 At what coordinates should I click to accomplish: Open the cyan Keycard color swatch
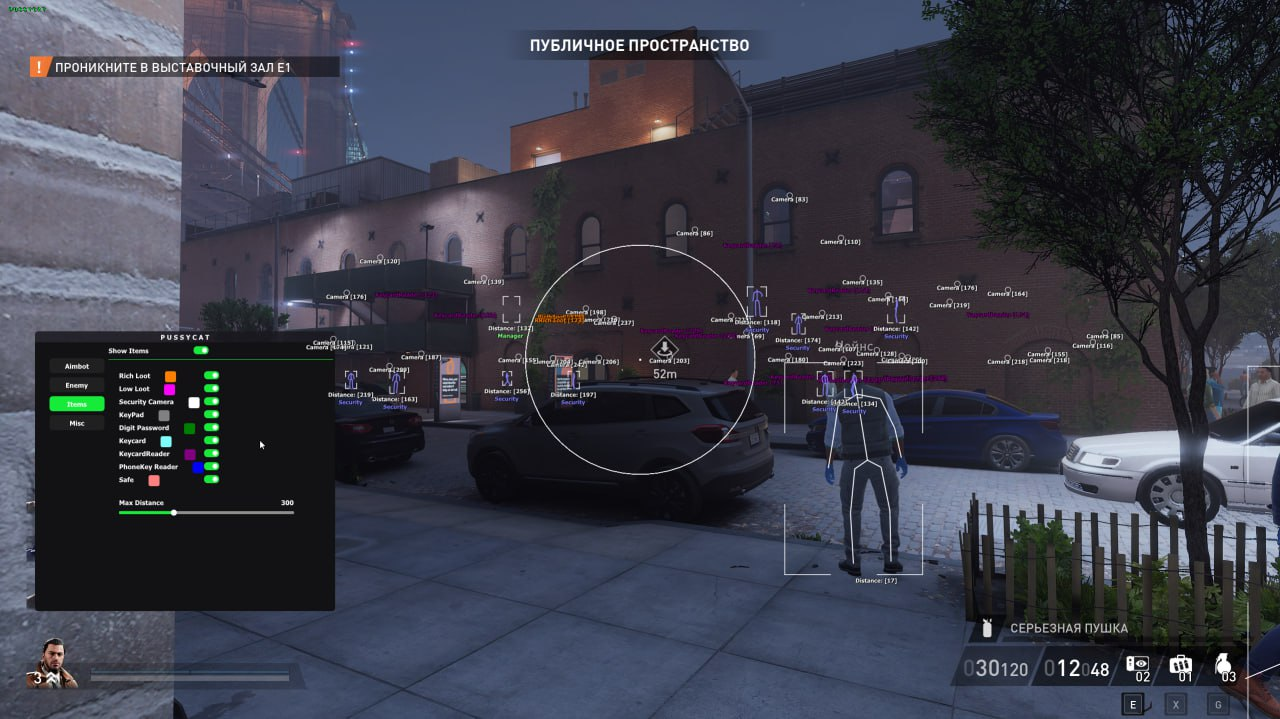[166, 441]
